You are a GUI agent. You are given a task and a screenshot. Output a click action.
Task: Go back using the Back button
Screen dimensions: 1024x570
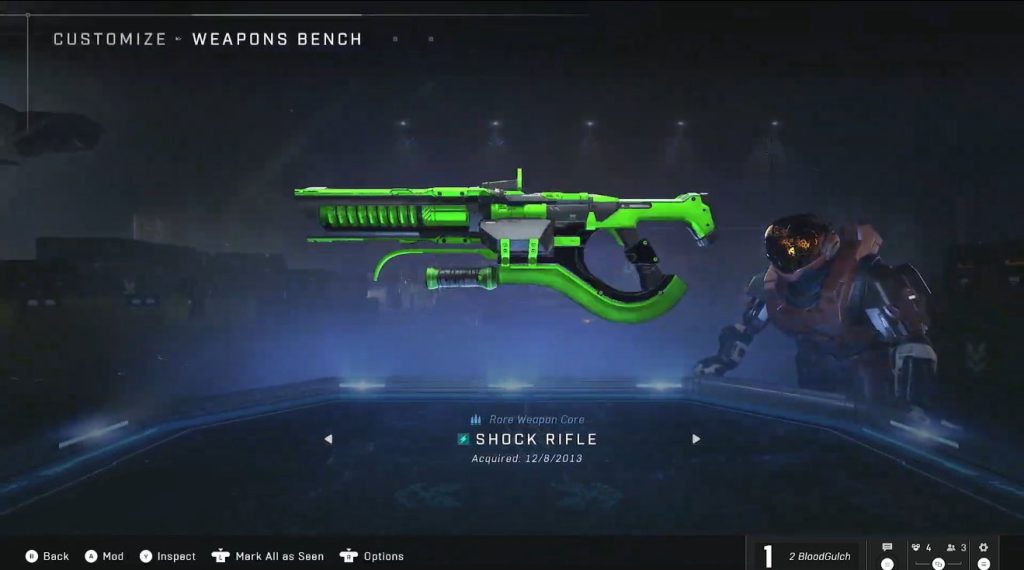[x=47, y=556]
